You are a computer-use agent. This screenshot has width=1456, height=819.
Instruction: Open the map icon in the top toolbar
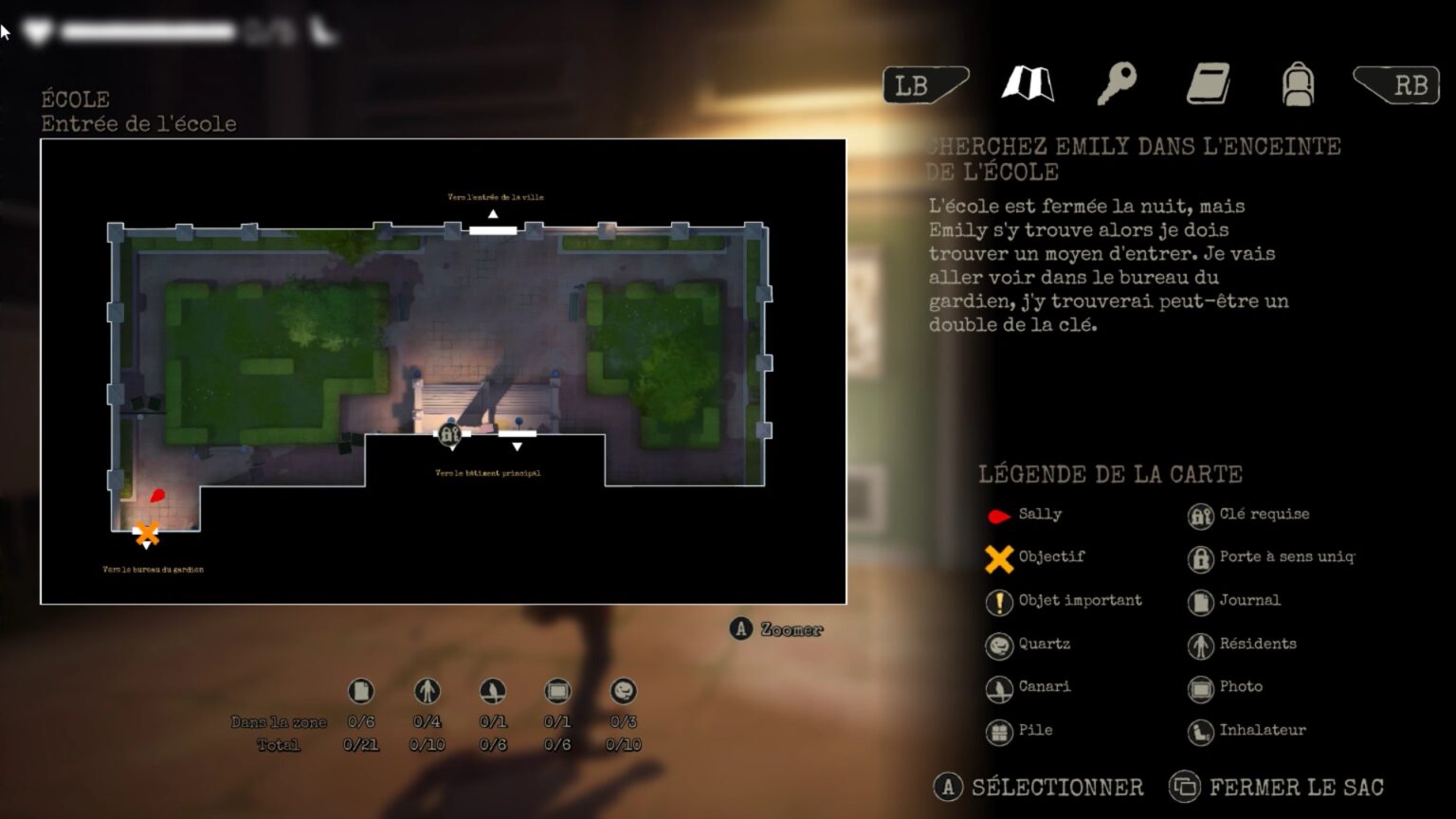pyautogui.click(x=1027, y=84)
